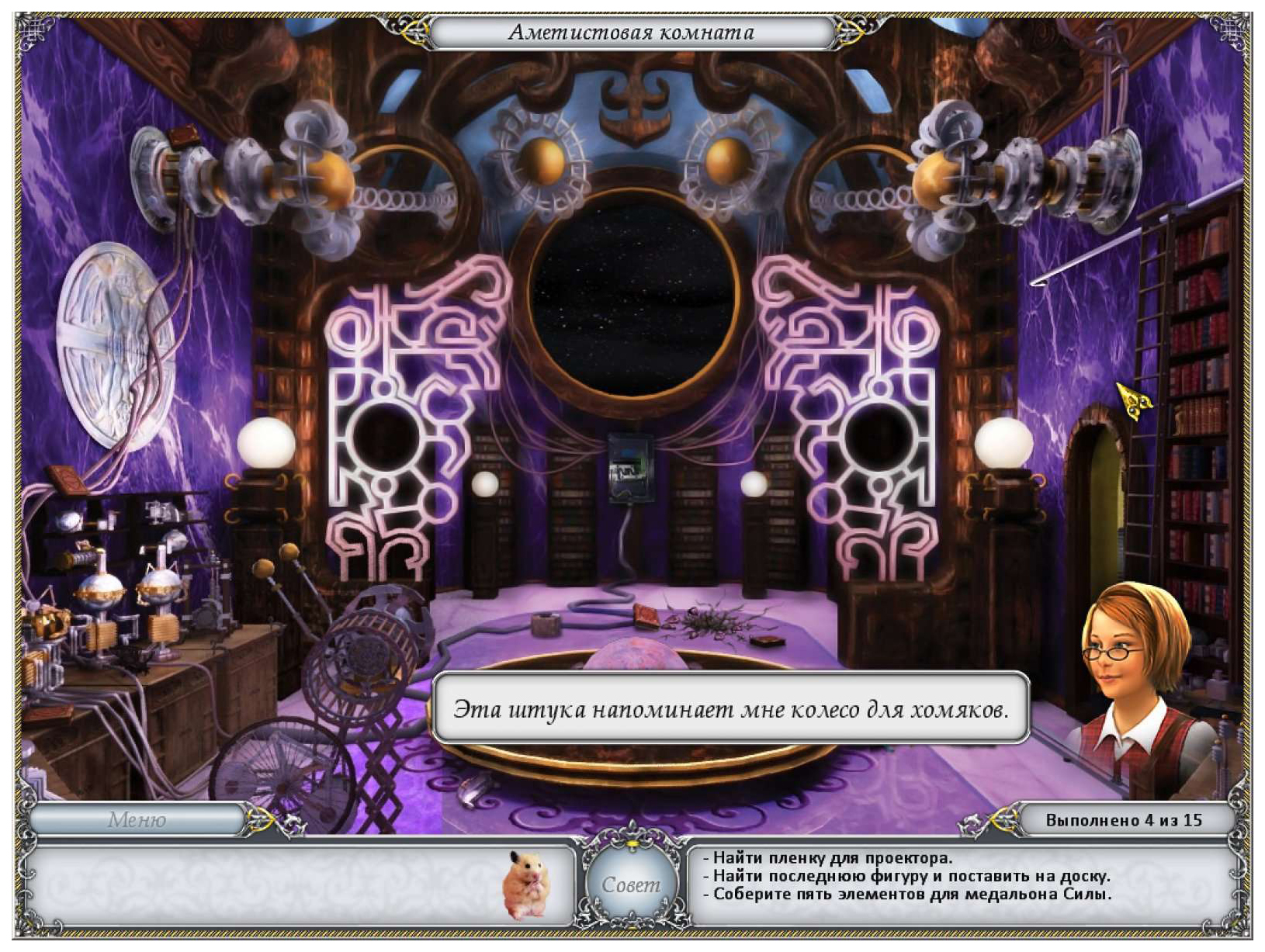
Task: Open the Меню button
Action: coord(137,819)
